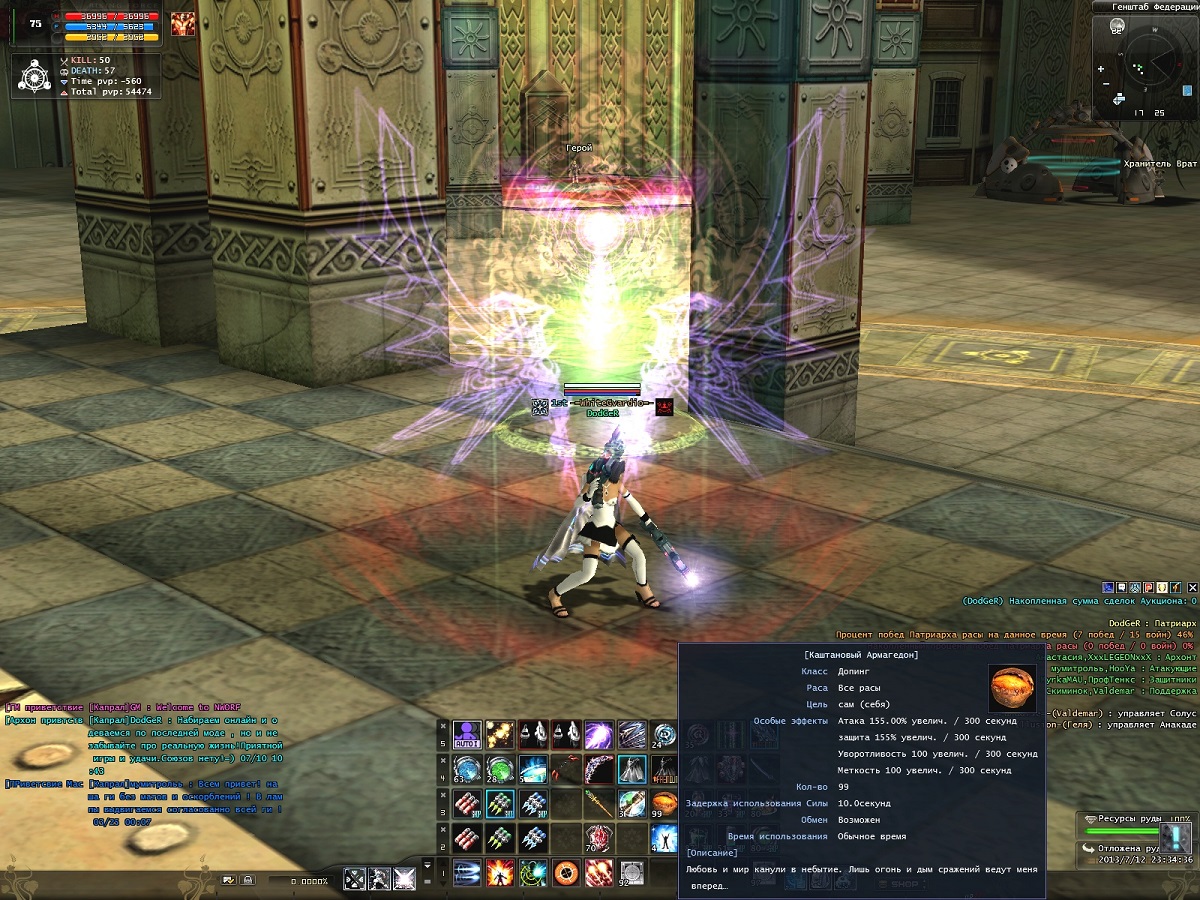Close the chat filter bar with X
The height and width of the screenshot is (900, 1200).
pos(1193,587)
